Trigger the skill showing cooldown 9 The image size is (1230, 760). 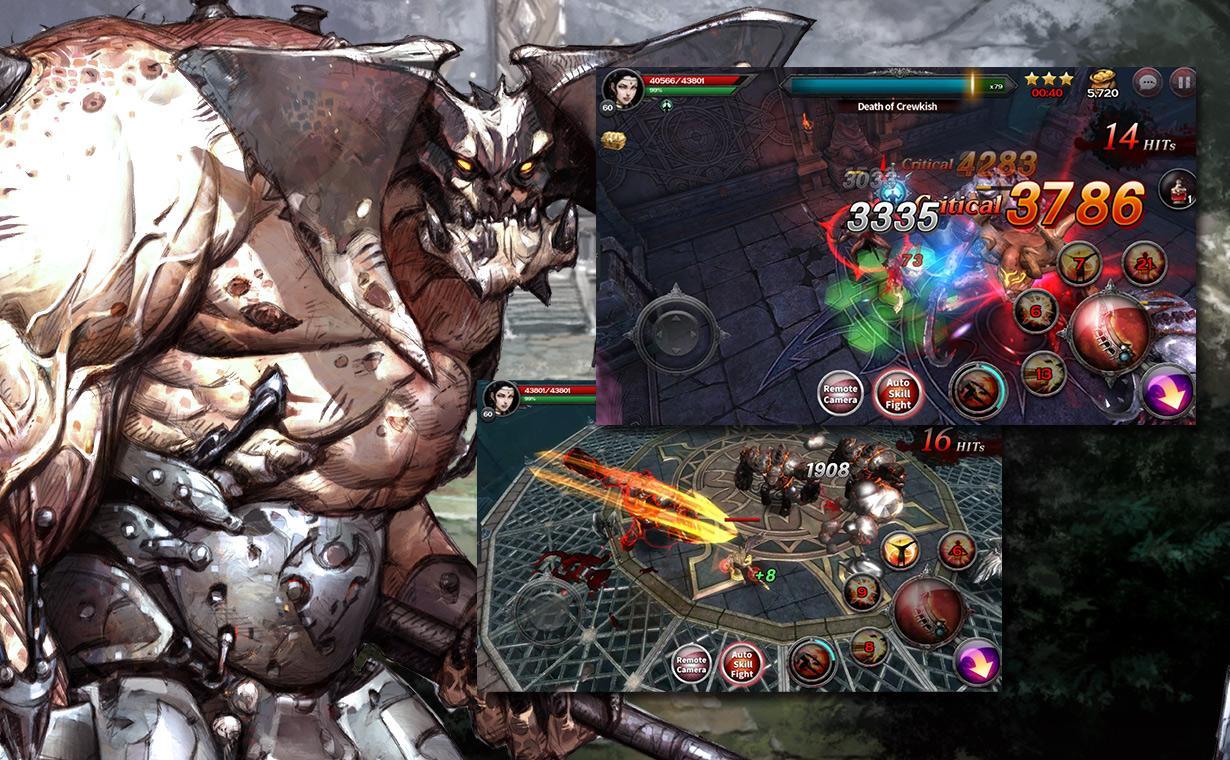(x=860, y=591)
